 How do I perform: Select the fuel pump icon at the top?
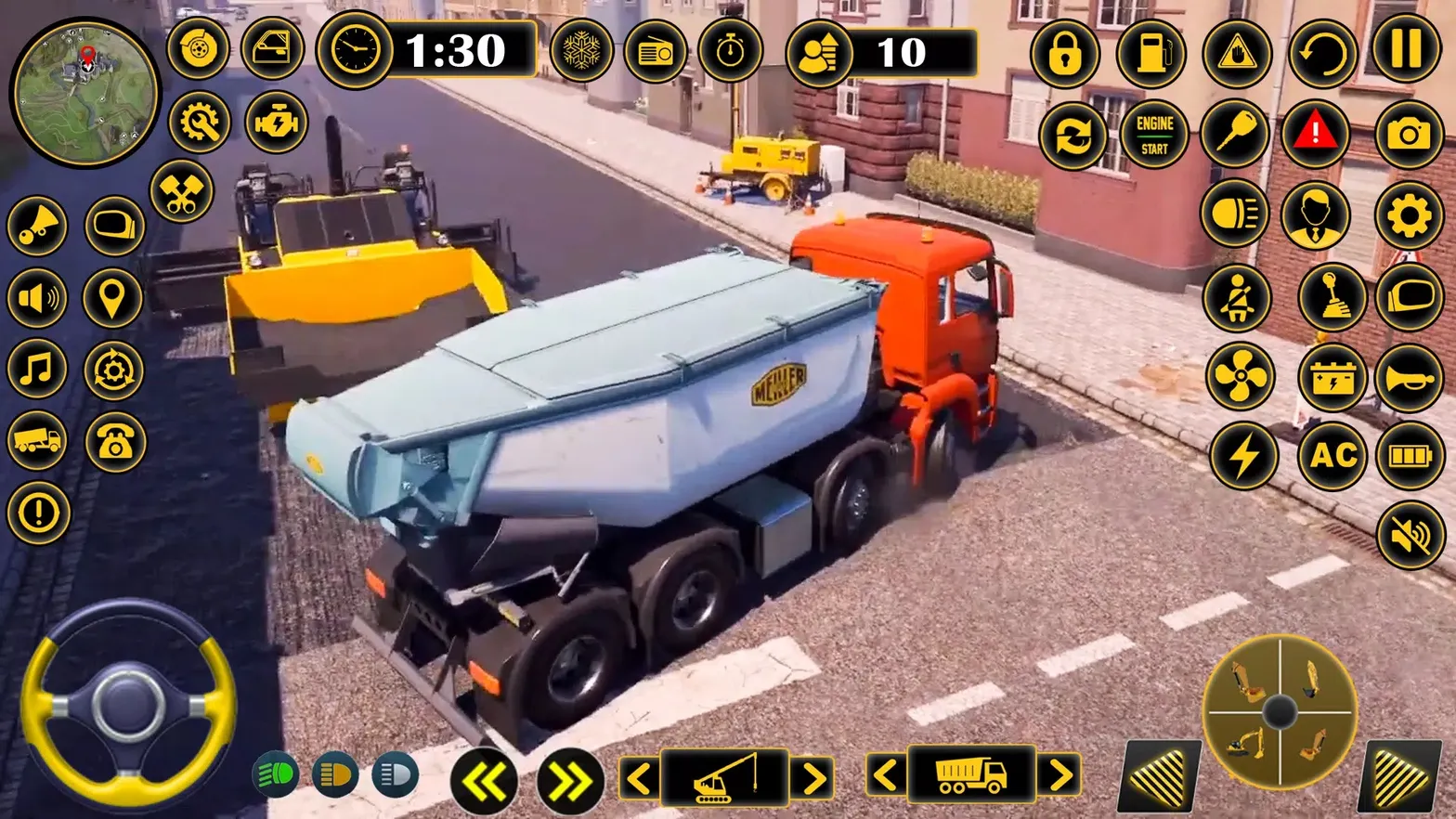[x=1151, y=53]
